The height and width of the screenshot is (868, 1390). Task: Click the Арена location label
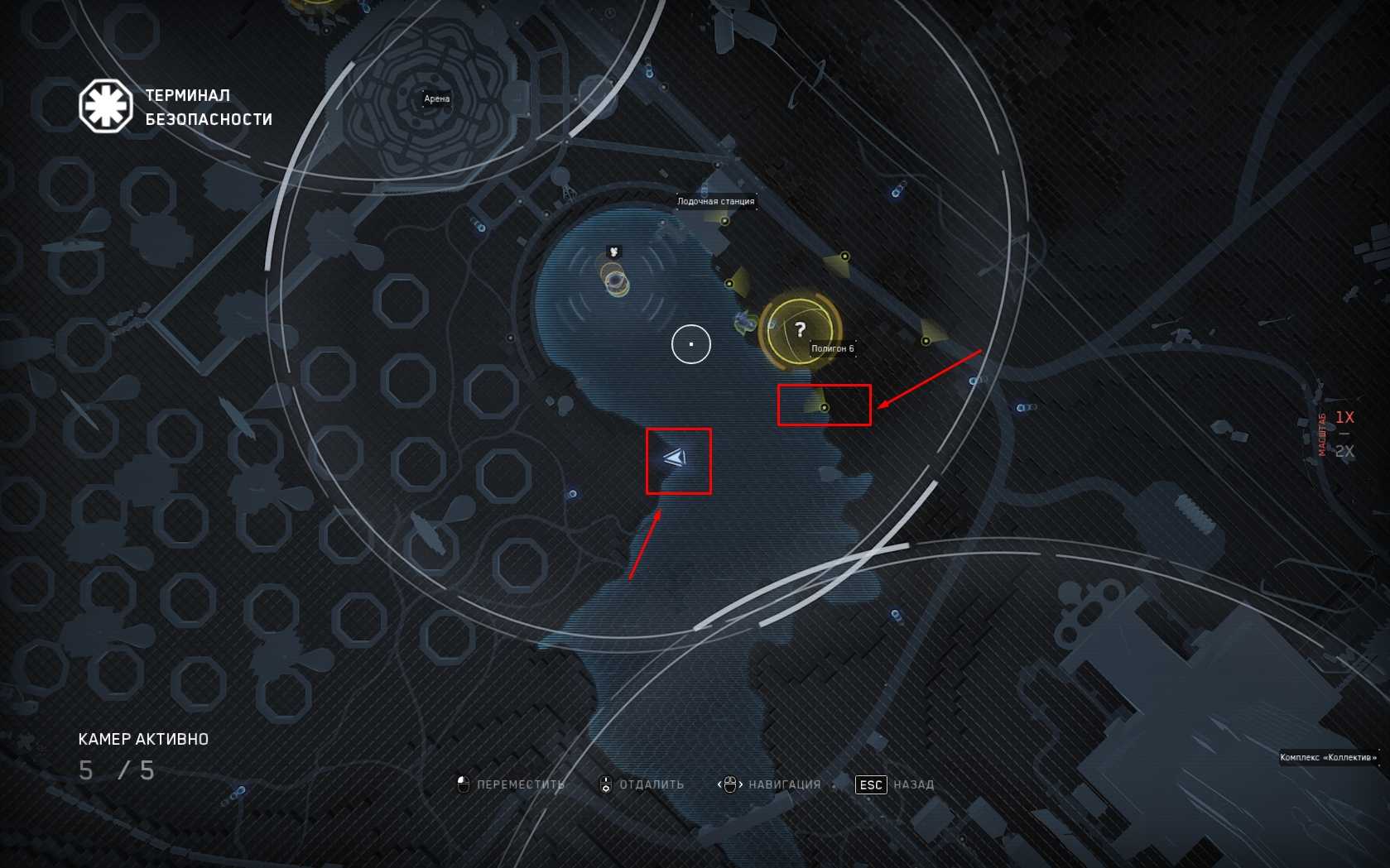pyautogui.click(x=436, y=98)
